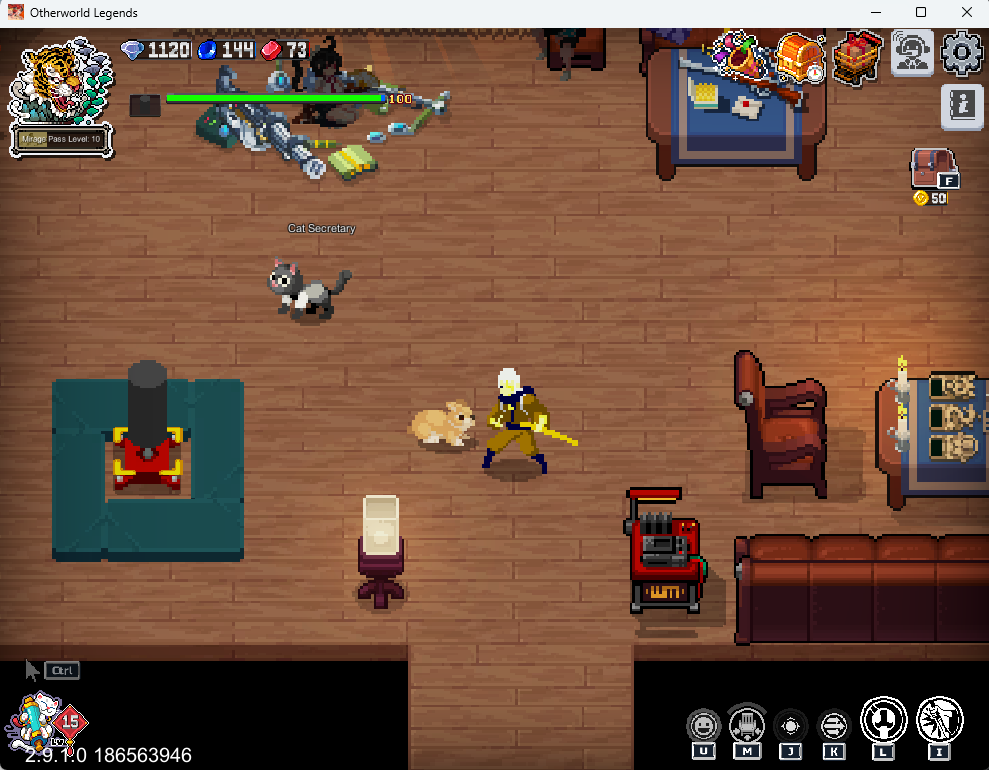Open the gift shopping cart store
989x770 pixels.
pyautogui.click(x=856, y=56)
